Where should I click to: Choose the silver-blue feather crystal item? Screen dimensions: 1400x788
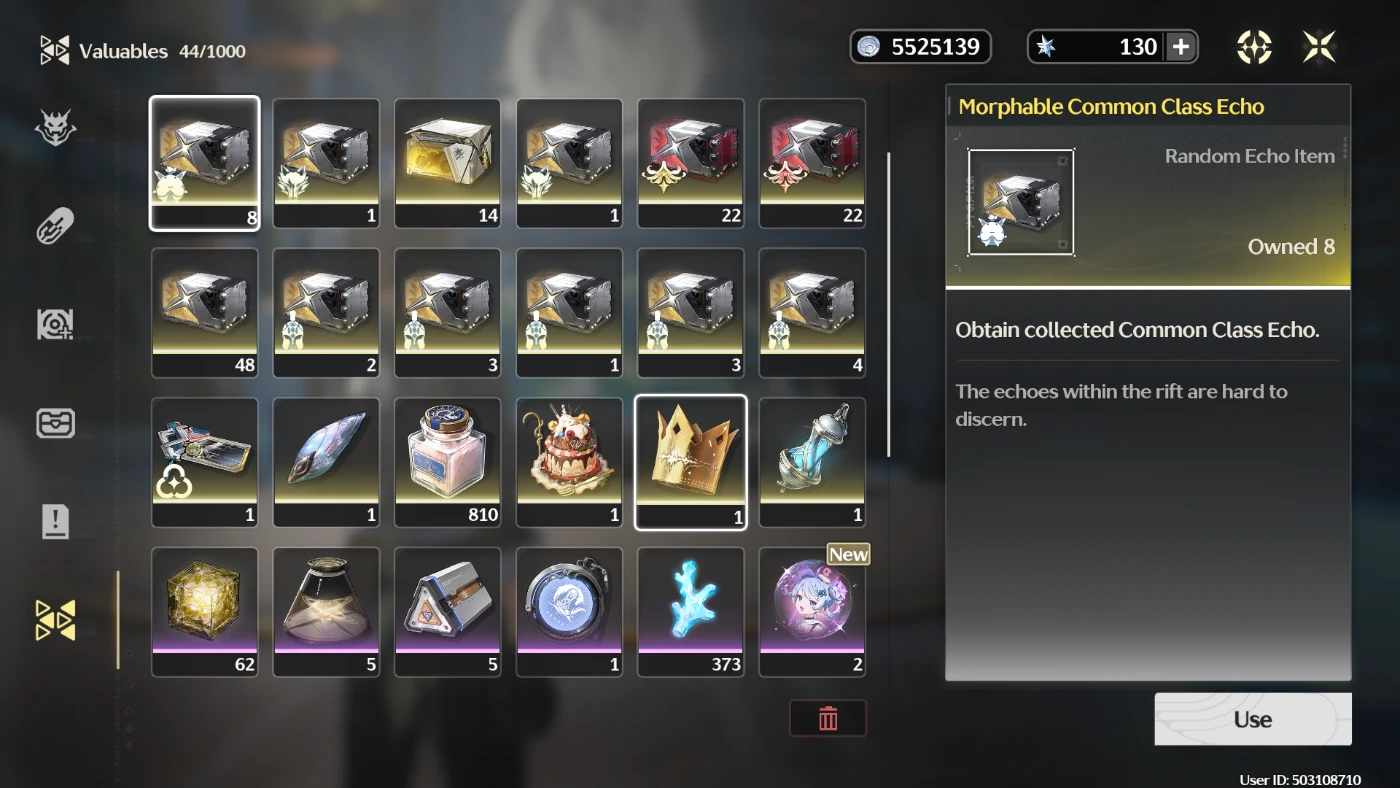(x=326, y=461)
